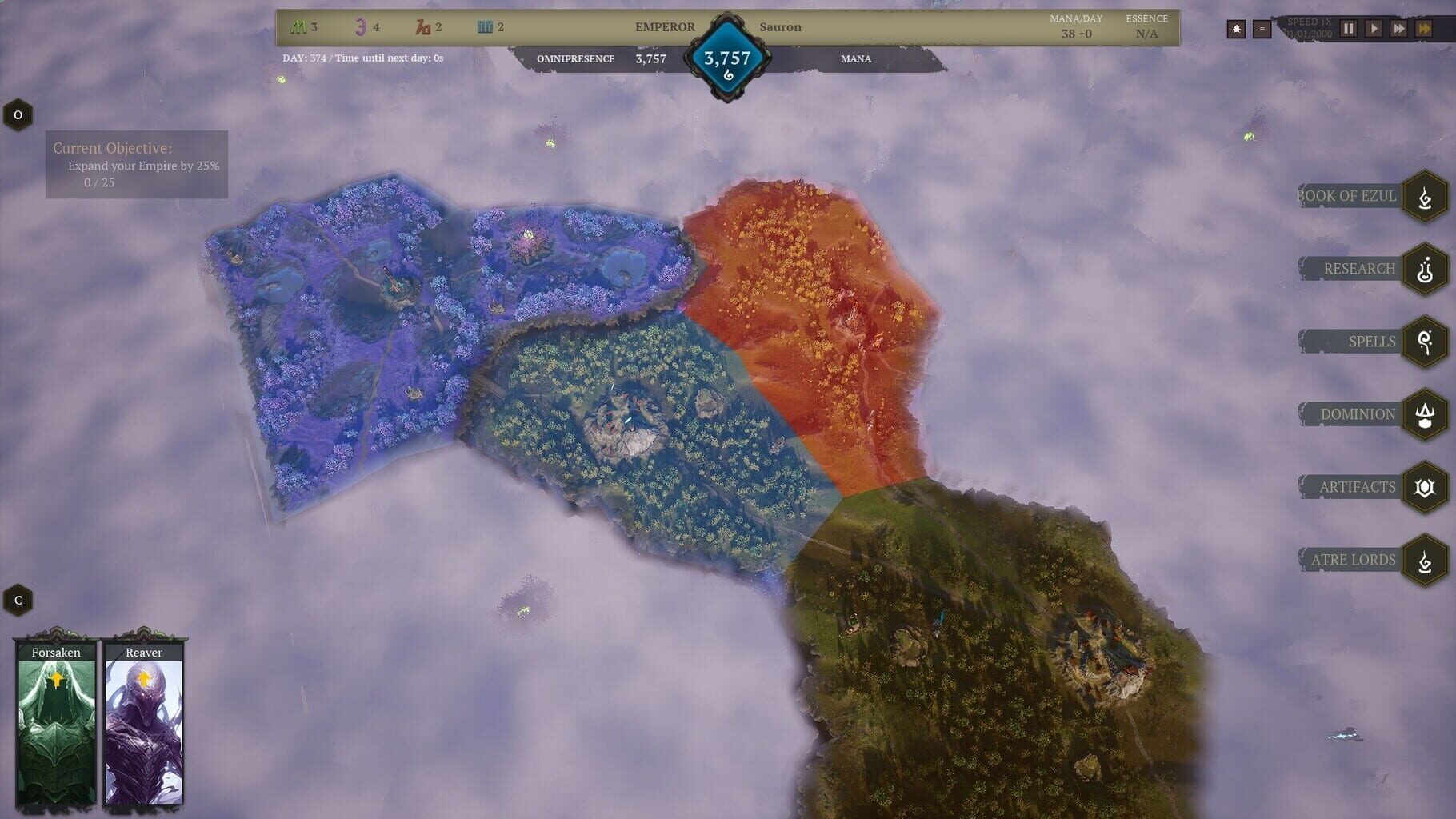
Task: Expand the C panel above unit portraits
Action: (x=17, y=599)
